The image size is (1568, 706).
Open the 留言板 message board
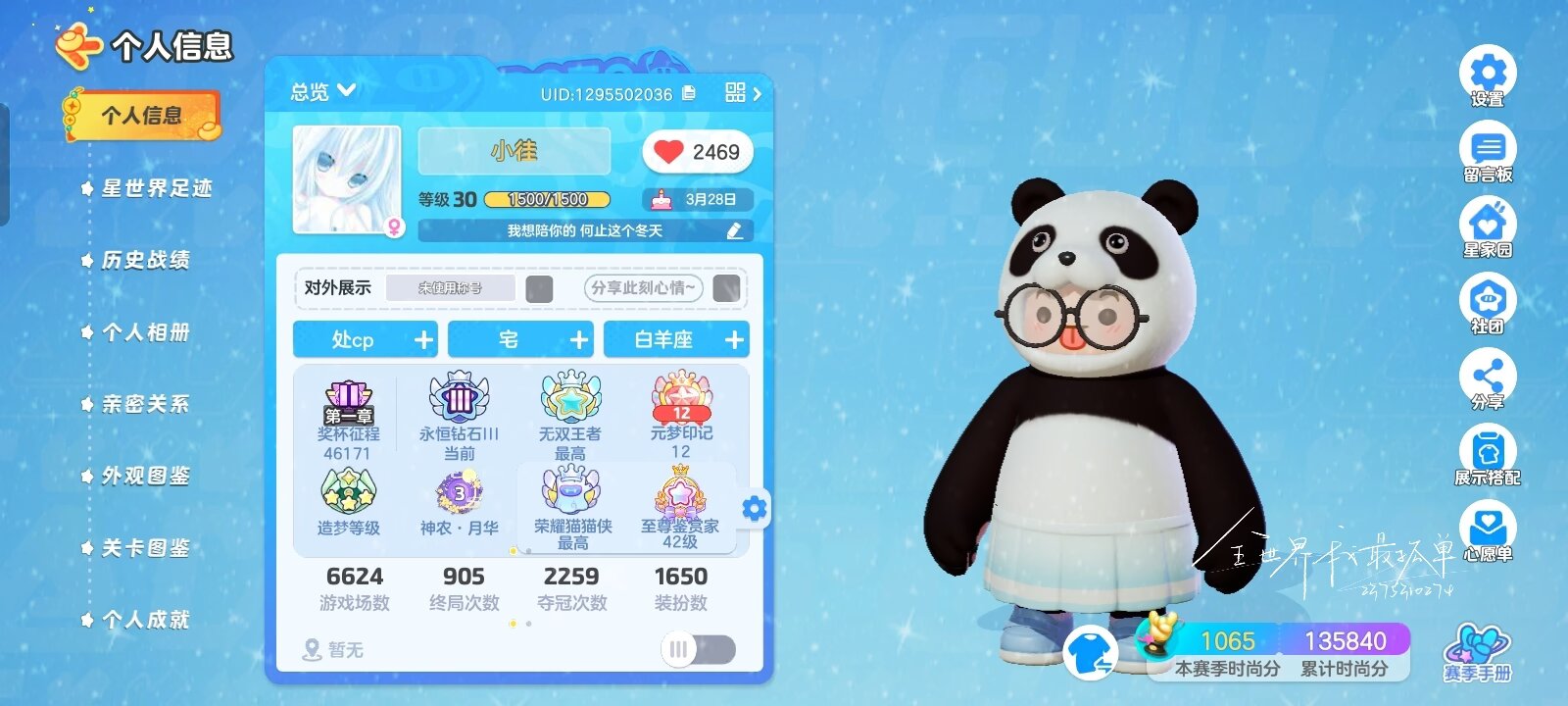pyautogui.click(x=1489, y=147)
